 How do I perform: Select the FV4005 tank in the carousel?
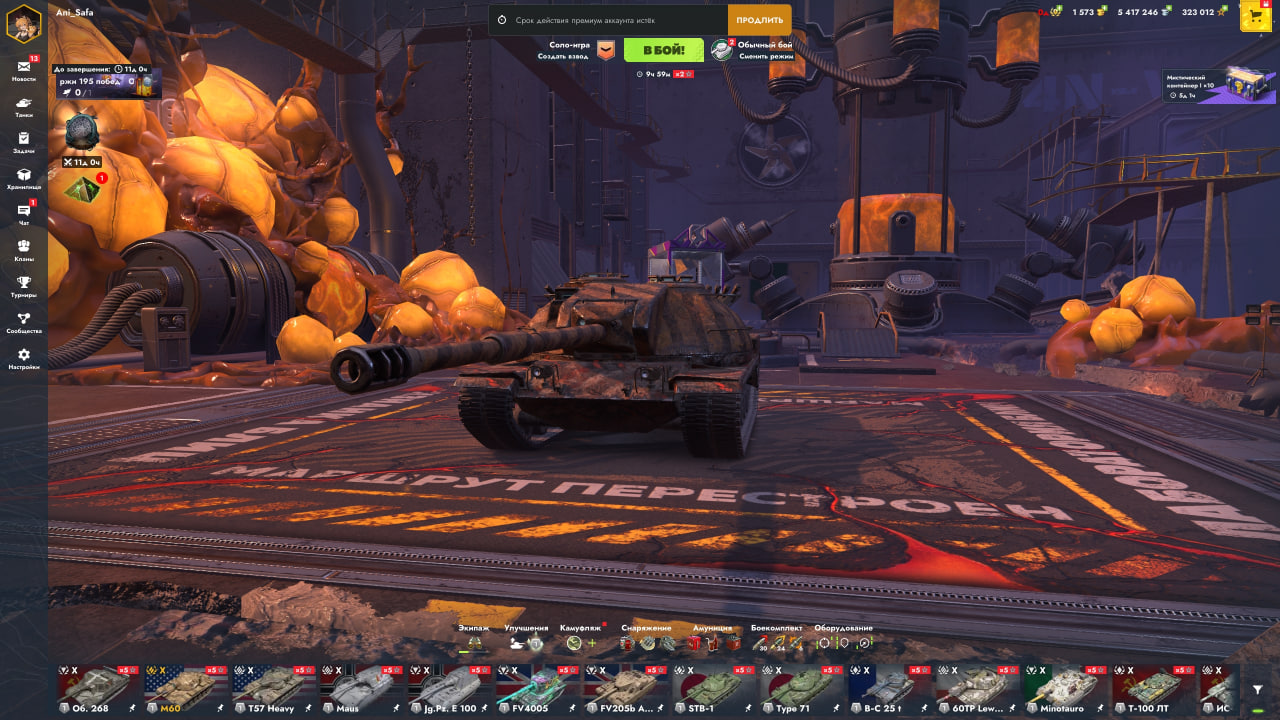[536, 688]
